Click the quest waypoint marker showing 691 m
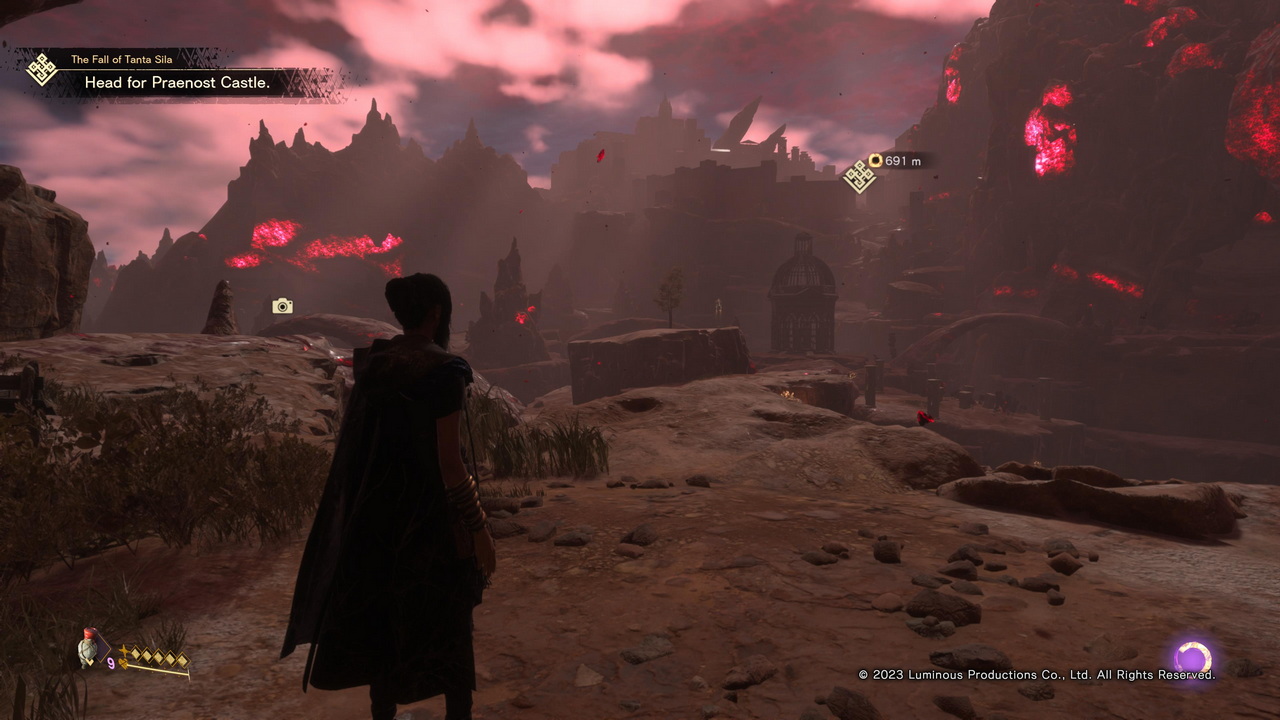Image resolution: width=1280 pixels, height=720 pixels. 859,177
